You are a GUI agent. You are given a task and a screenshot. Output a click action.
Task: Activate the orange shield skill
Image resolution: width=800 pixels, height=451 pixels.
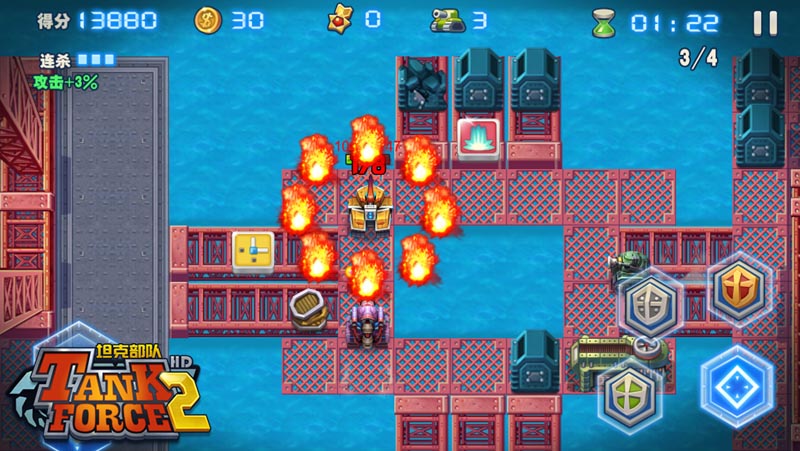739,291
